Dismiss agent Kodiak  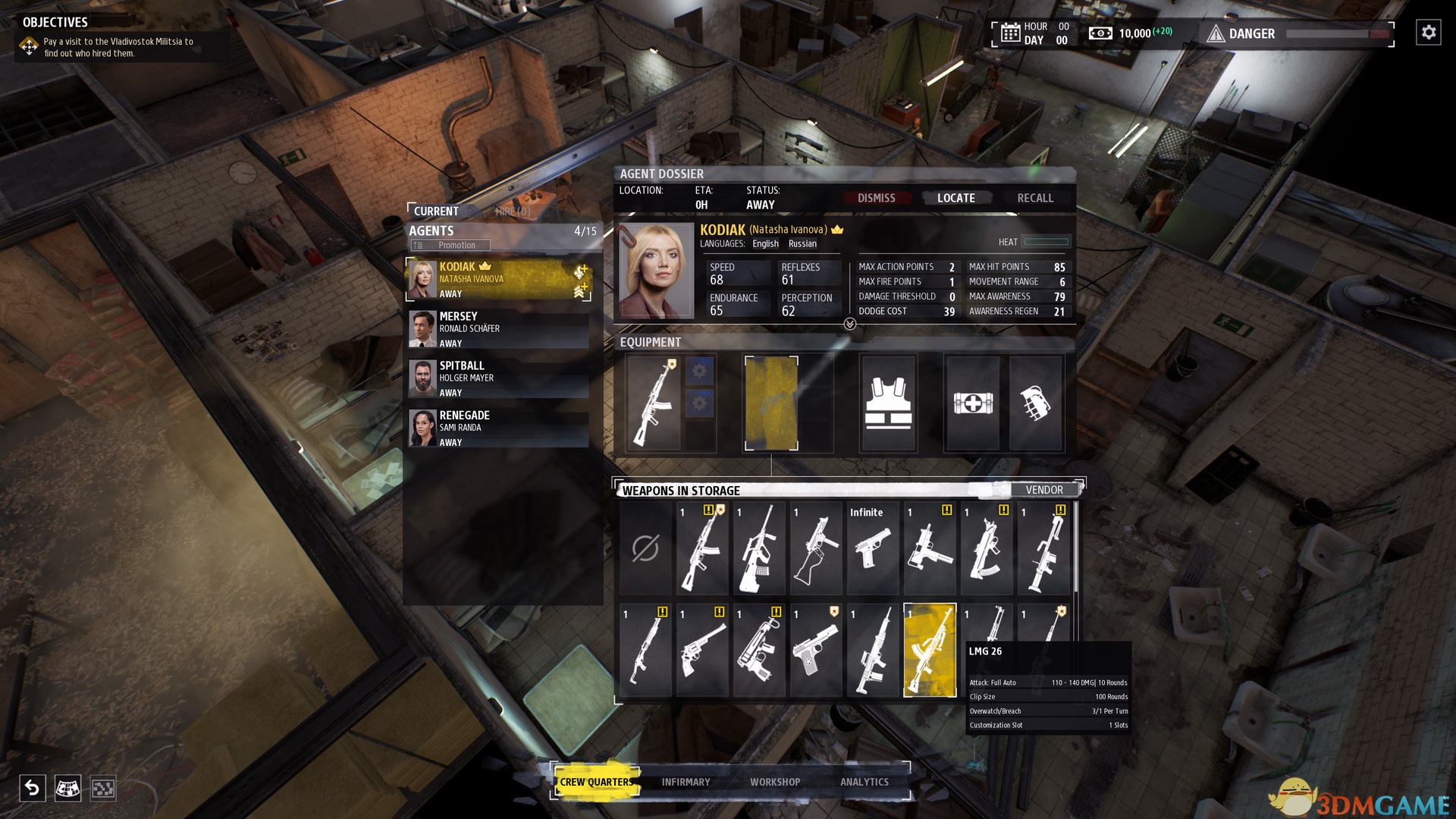[x=876, y=198]
